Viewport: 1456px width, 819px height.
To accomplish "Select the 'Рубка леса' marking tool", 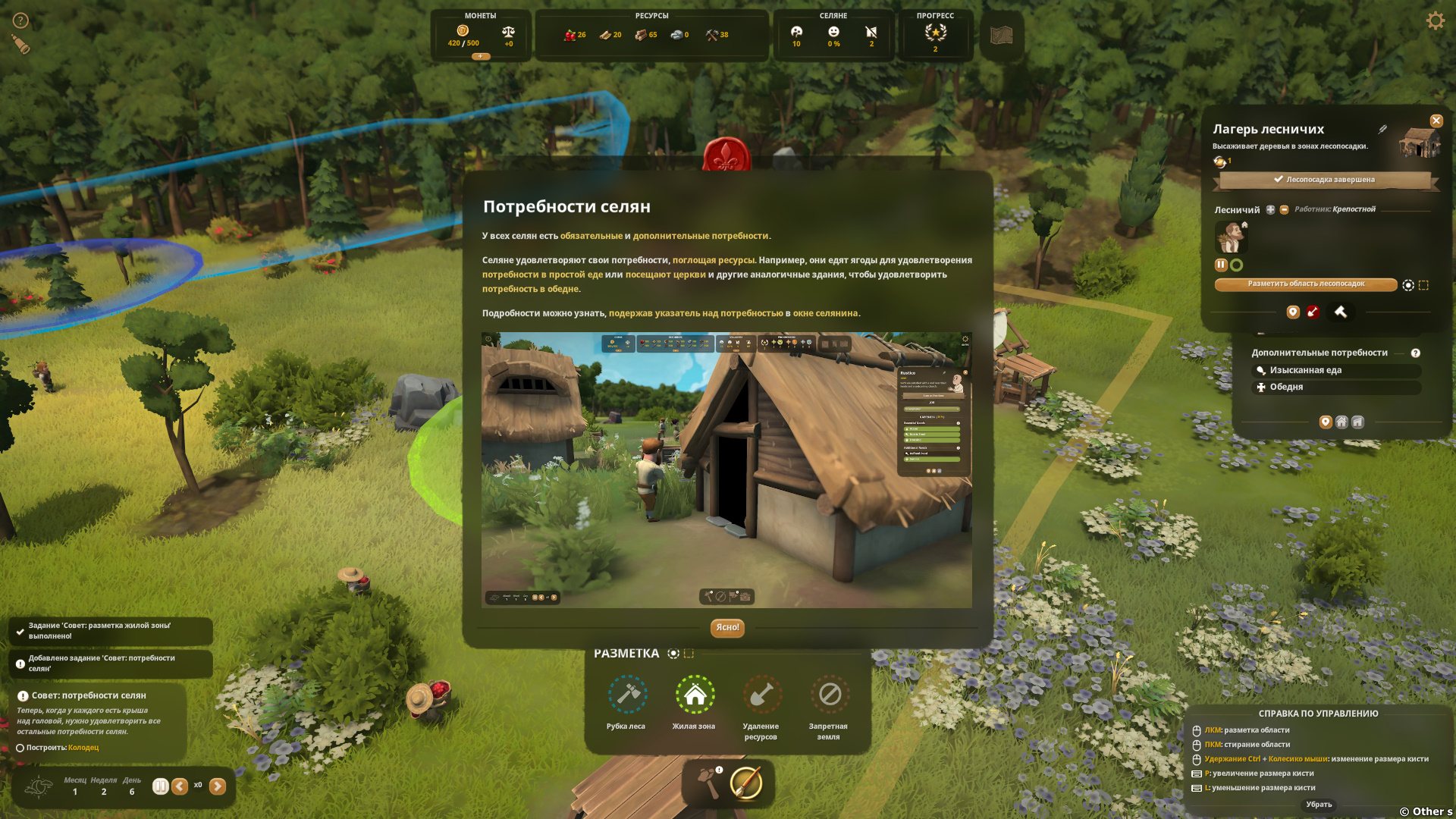I will coord(627,695).
